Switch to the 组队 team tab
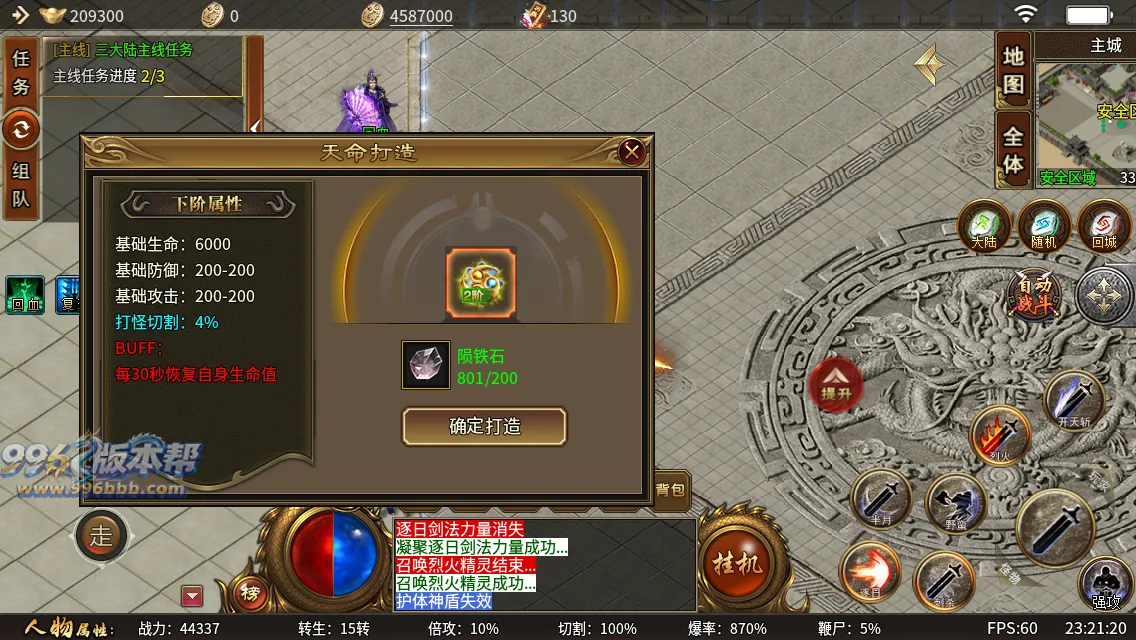Screen dimensions: 1136x640 21,185
